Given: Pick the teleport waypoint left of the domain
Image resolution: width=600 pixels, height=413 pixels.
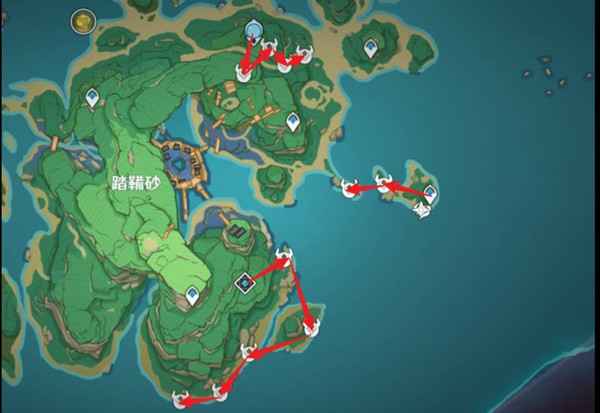Looking at the screenshot, I should point(192,295).
